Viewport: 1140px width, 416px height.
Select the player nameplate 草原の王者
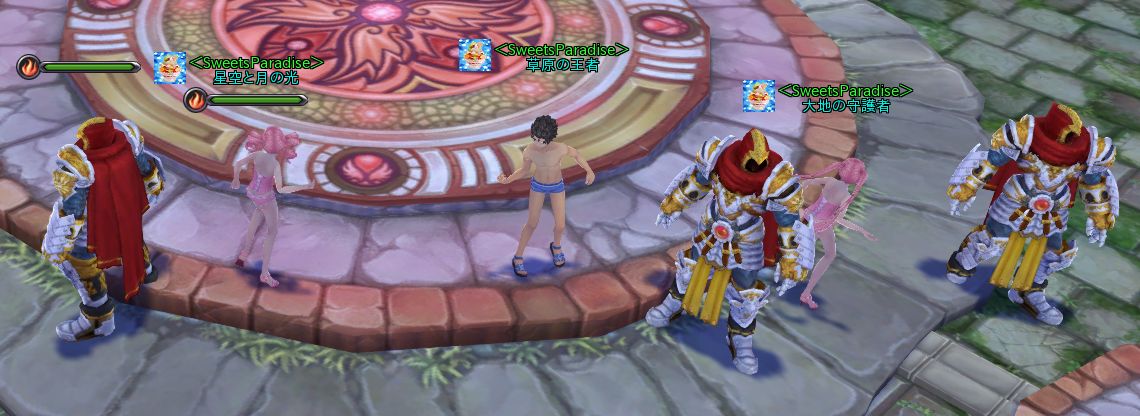562,64
